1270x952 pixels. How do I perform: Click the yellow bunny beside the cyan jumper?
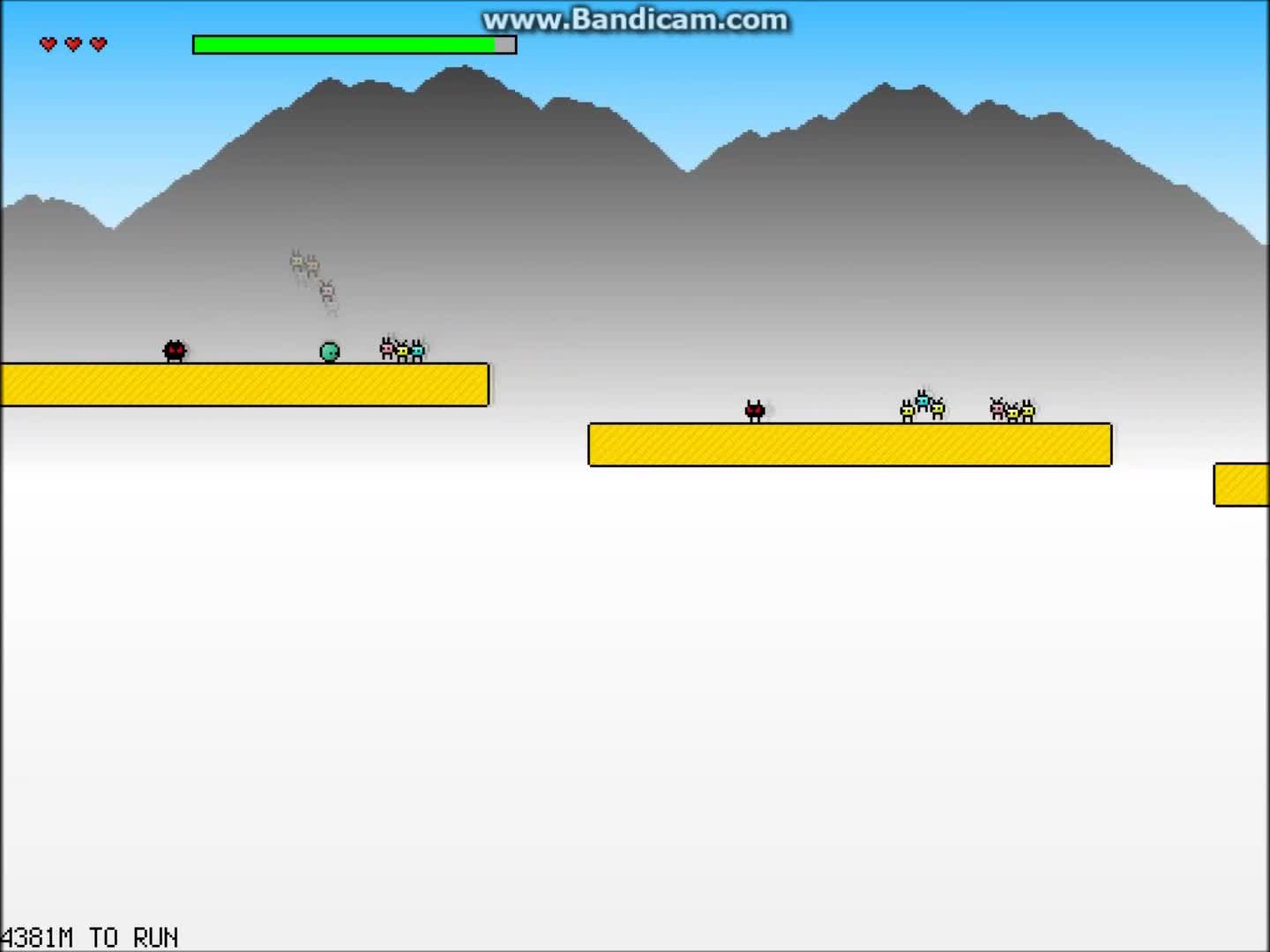pos(908,412)
